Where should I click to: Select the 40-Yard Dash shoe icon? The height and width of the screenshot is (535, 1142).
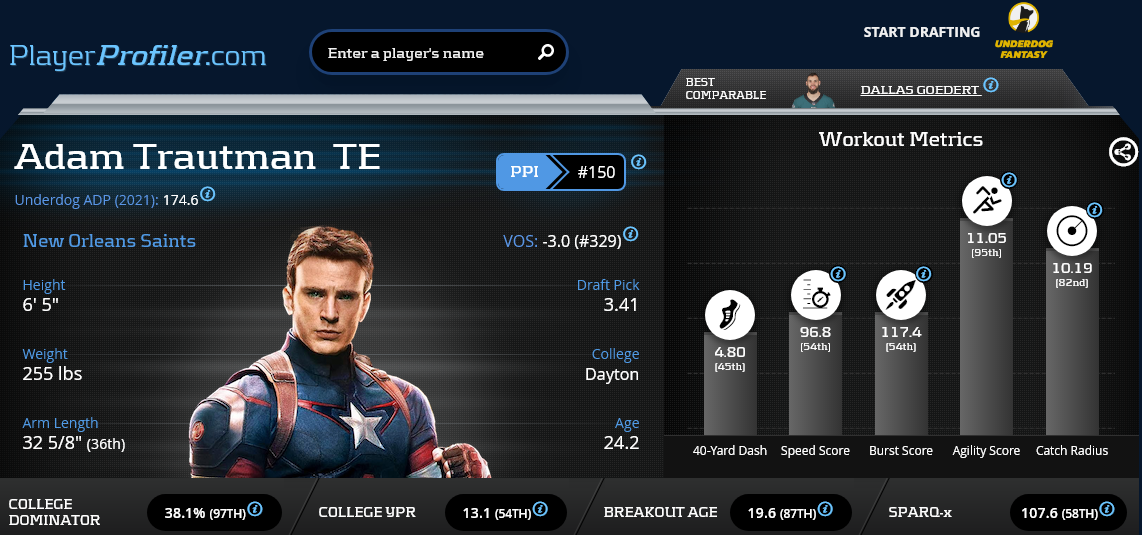click(729, 315)
